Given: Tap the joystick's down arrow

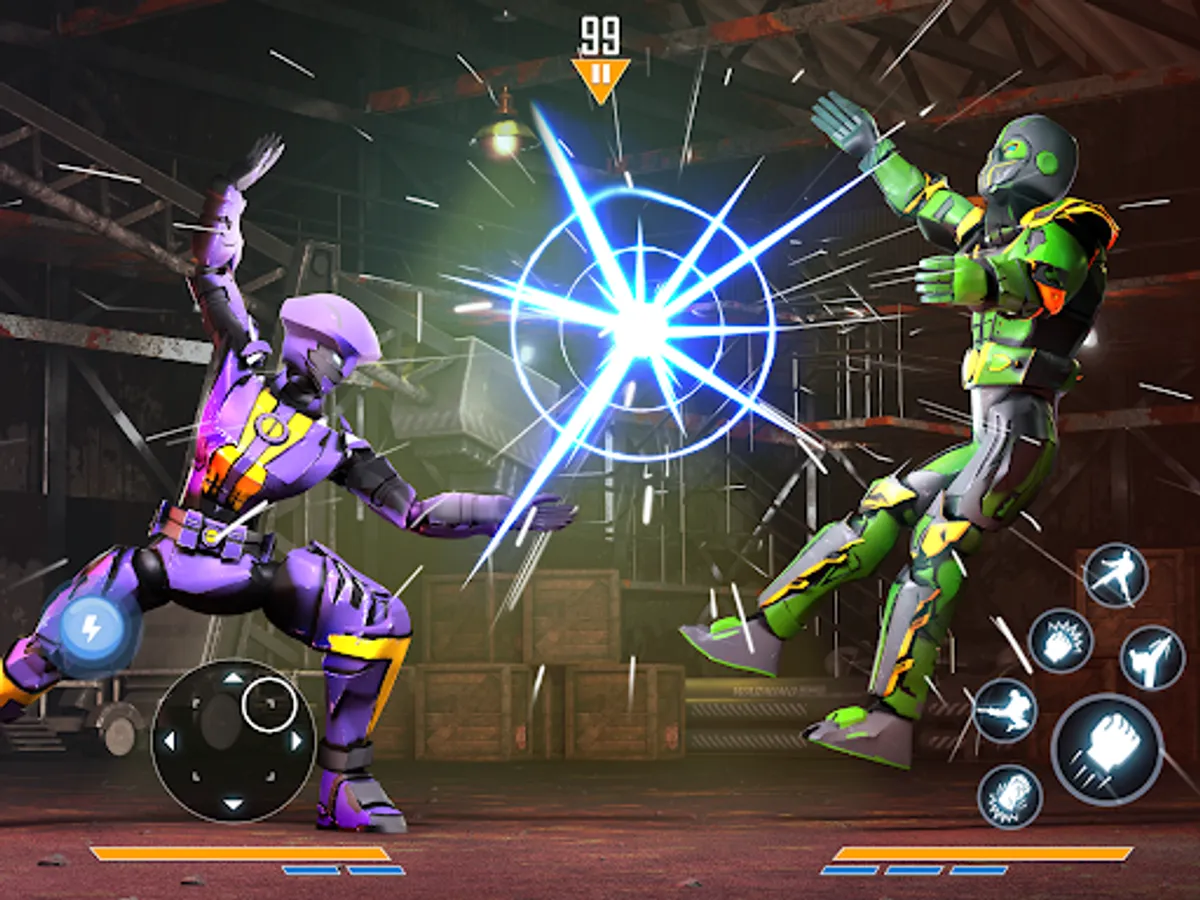Looking at the screenshot, I should coord(232,803).
